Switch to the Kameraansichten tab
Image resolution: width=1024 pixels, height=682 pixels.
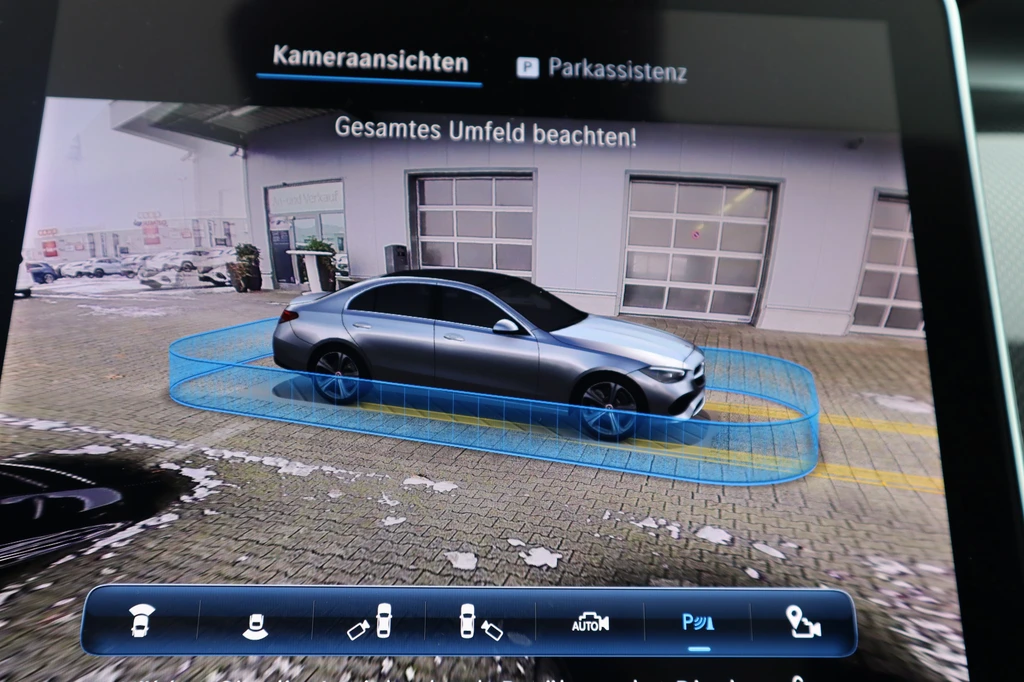pyautogui.click(x=370, y=60)
